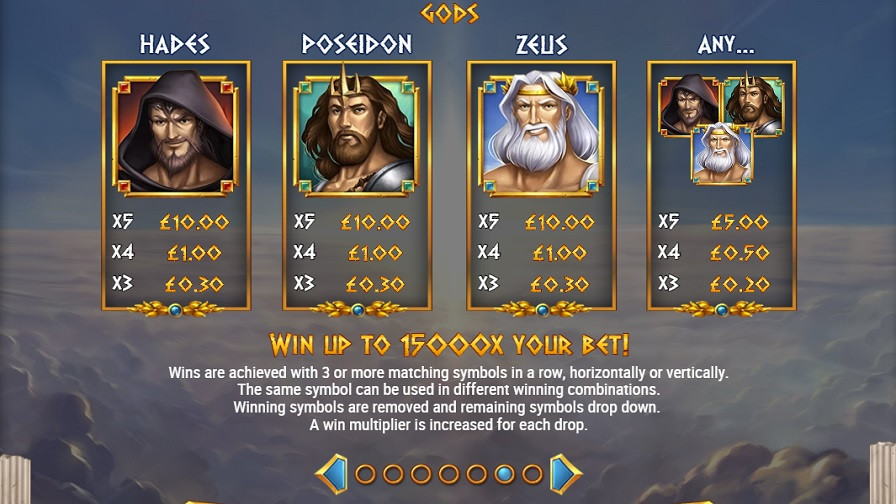Image resolution: width=896 pixels, height=504 pixels.
Task: Select the first paytable page dot
Action: point(365,474)
